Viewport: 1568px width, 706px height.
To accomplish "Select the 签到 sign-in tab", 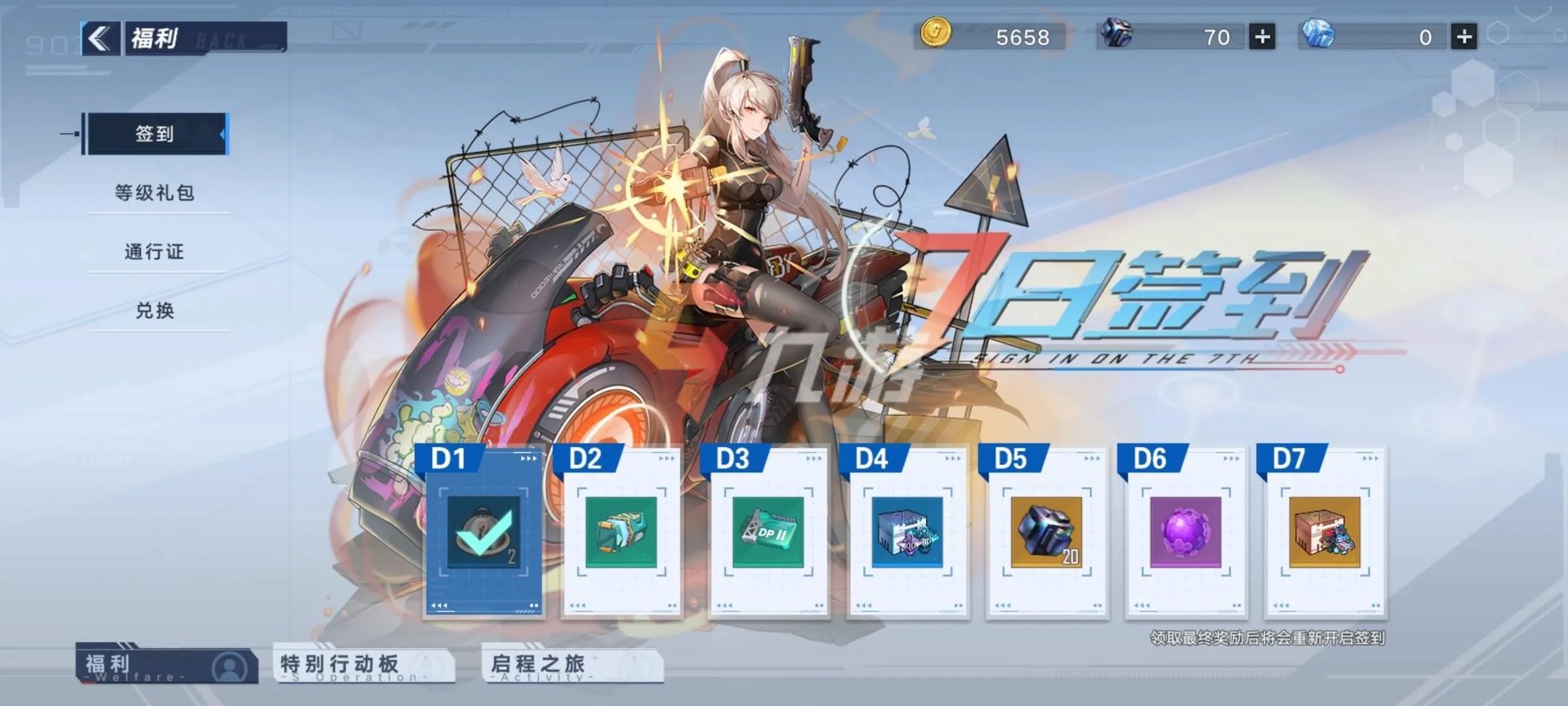I will coord(155,134).
